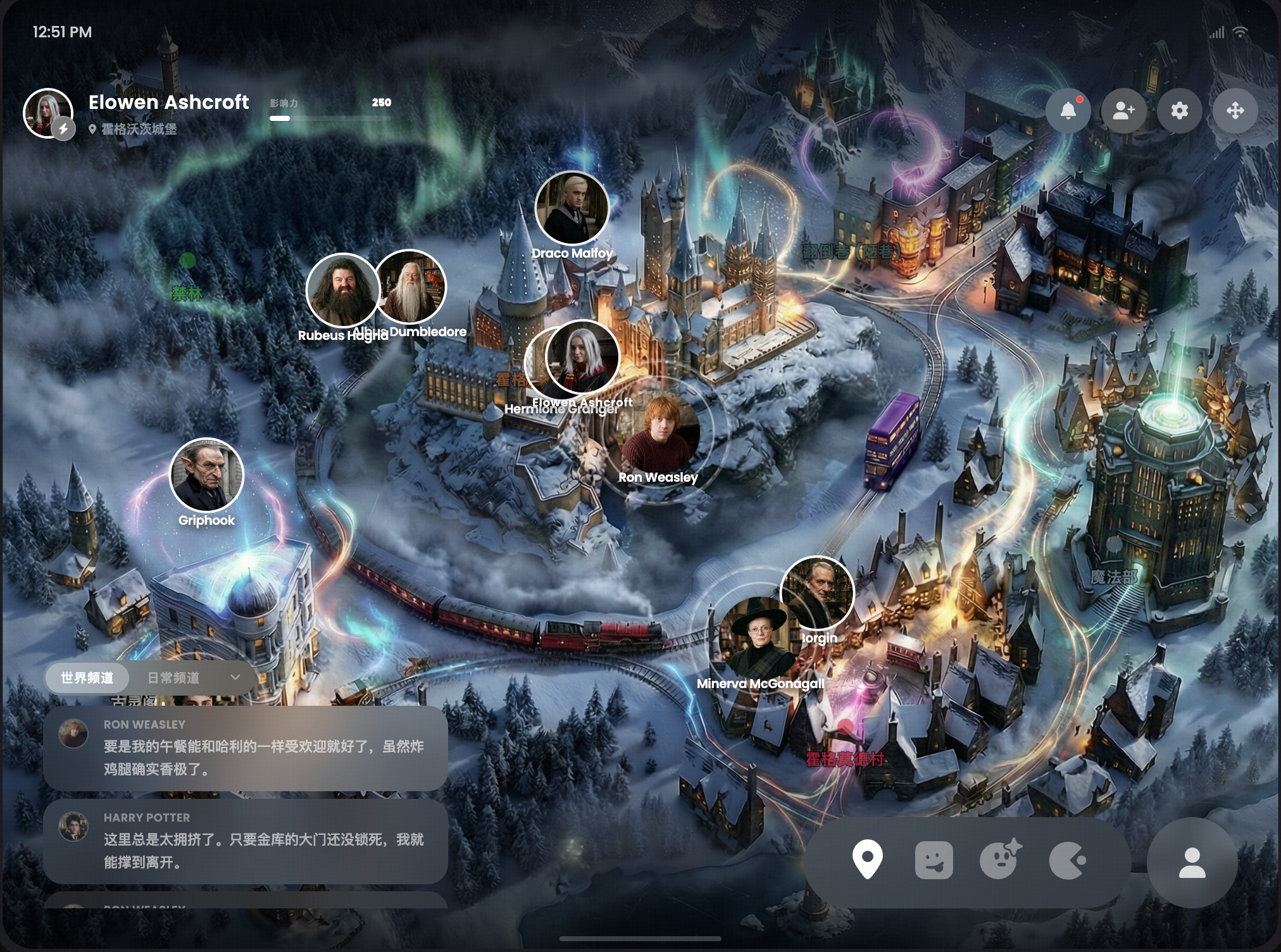Image resolution: width=1281 pixels, height=952 pixels.
Task: Switch to the 世界频道 chat tab
Action: coord(87,678)
